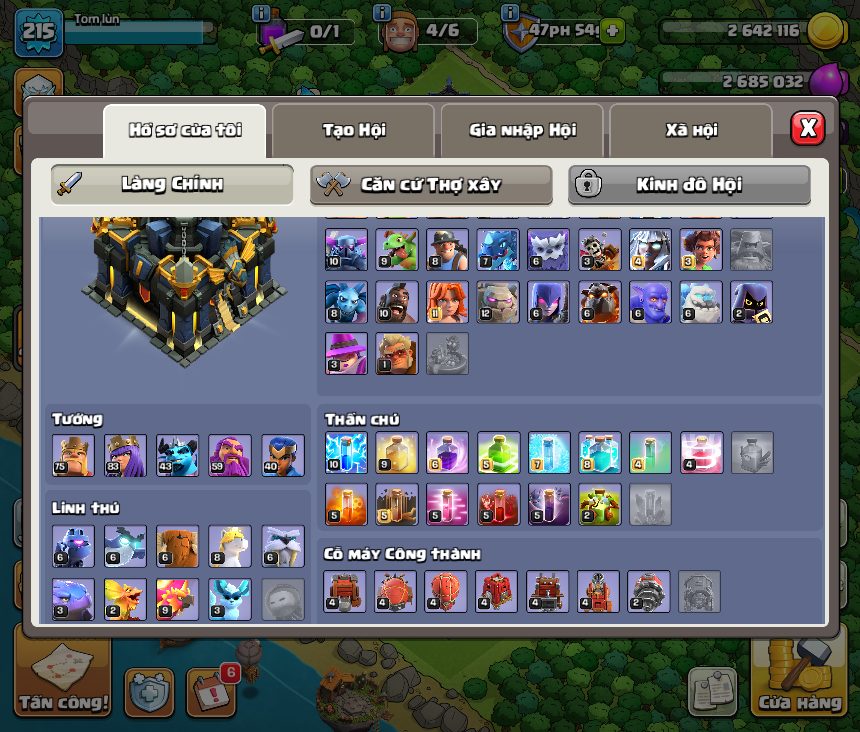The width and height of the screenshot is (860, 732).
Task: Show the Hồ sơ của tôi tab
Action: pyautogui.click(x=185, y=130)
